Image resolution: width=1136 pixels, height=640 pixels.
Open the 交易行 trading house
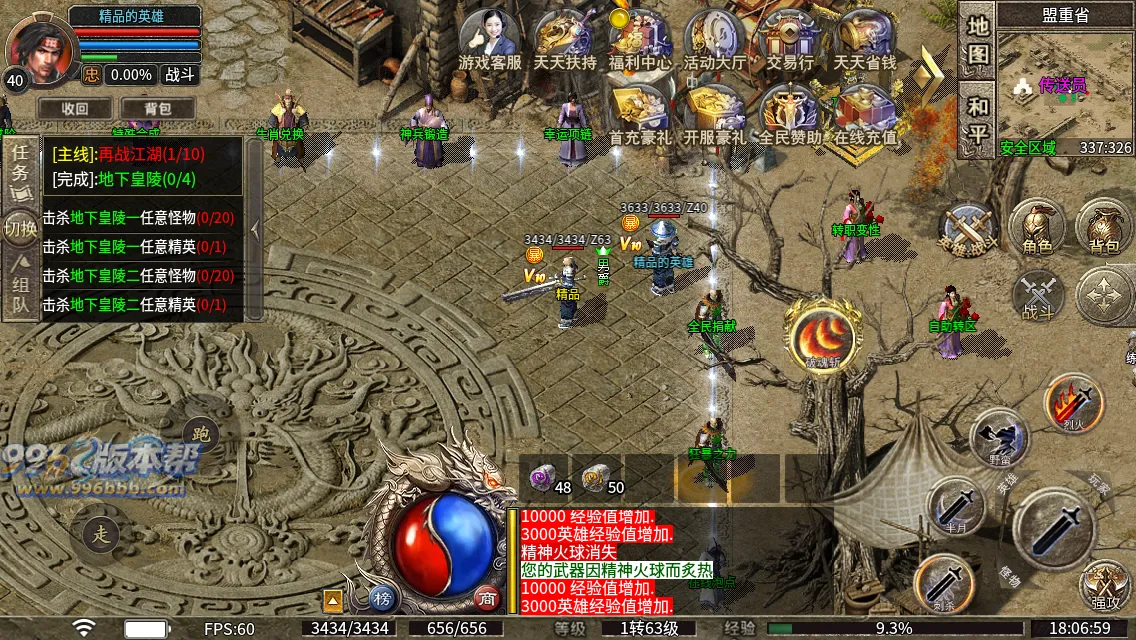tap(790, 38)
